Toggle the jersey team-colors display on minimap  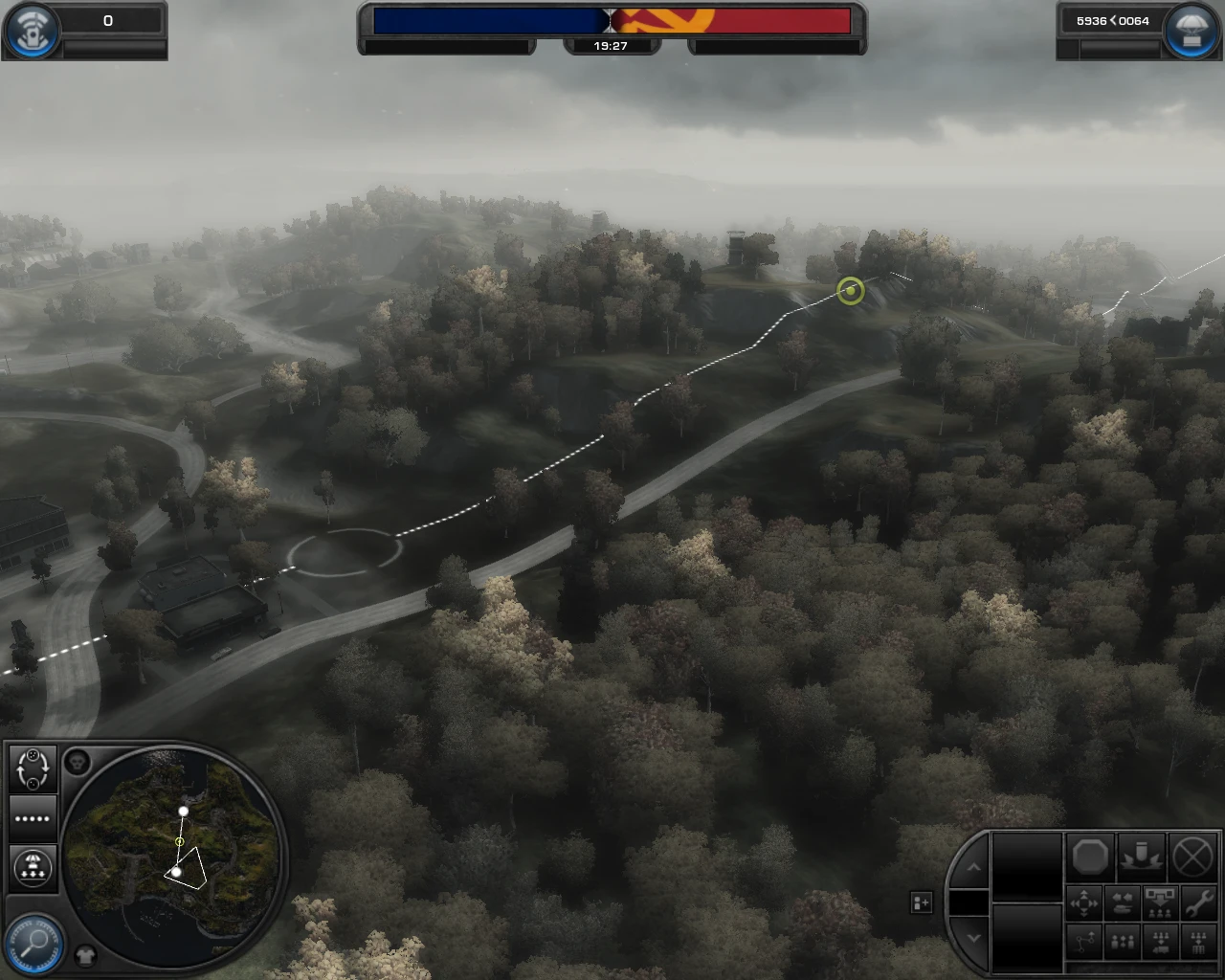pos(84,954)
